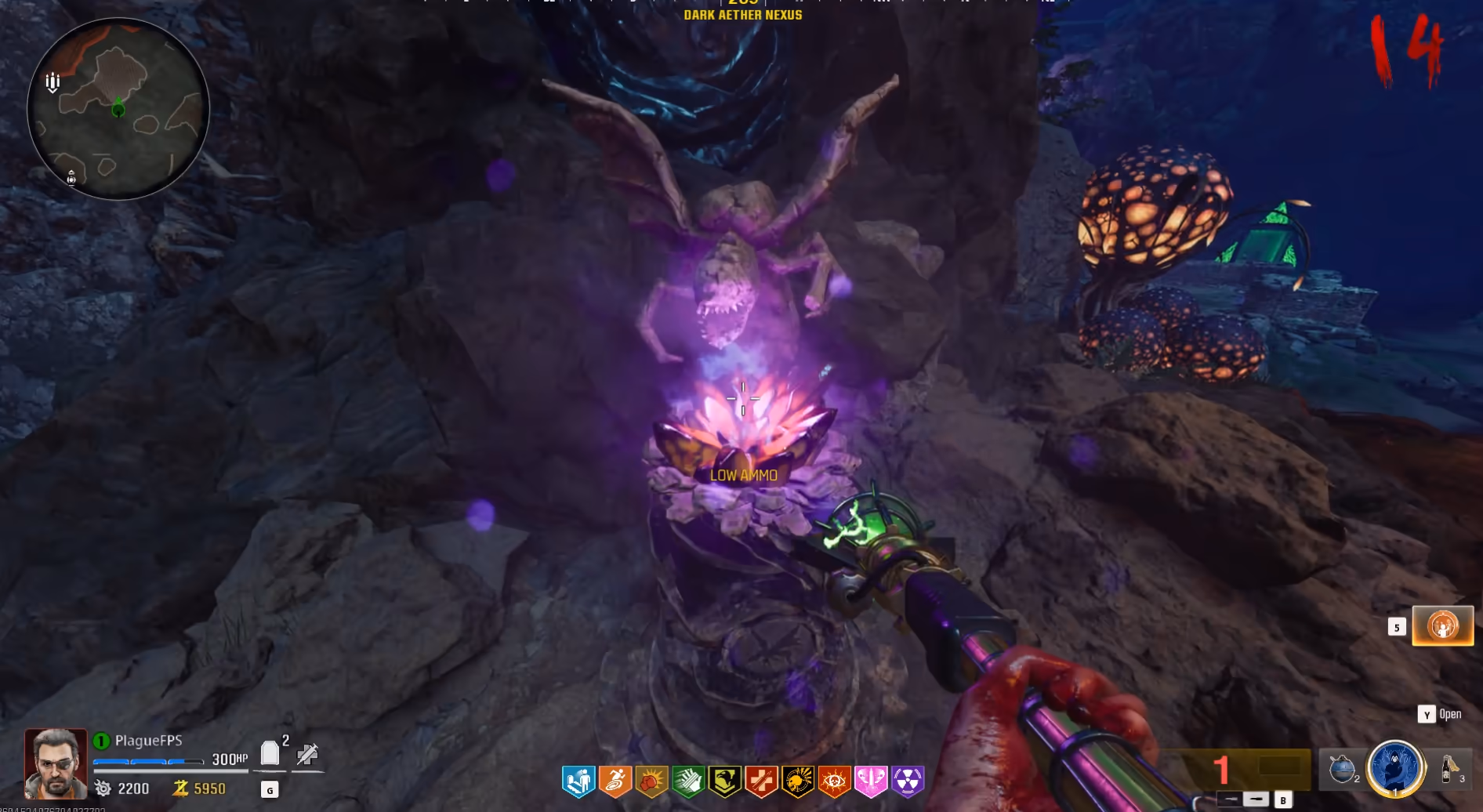Click the PlagueFPS character portrait
The width and height of the screenshot is (1483, 812).
click(x=56, y=763)
